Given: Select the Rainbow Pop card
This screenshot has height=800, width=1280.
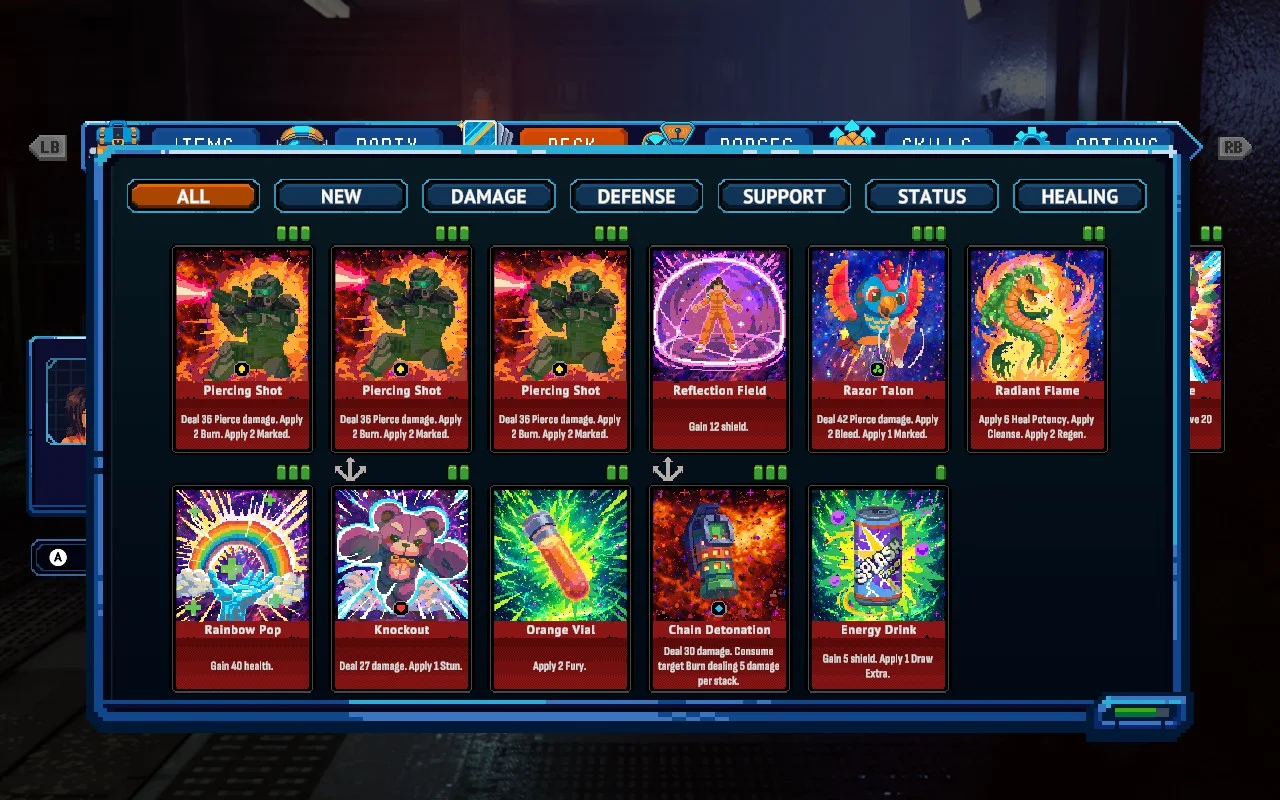Looking at the screenshot, I should coord(242,588).
